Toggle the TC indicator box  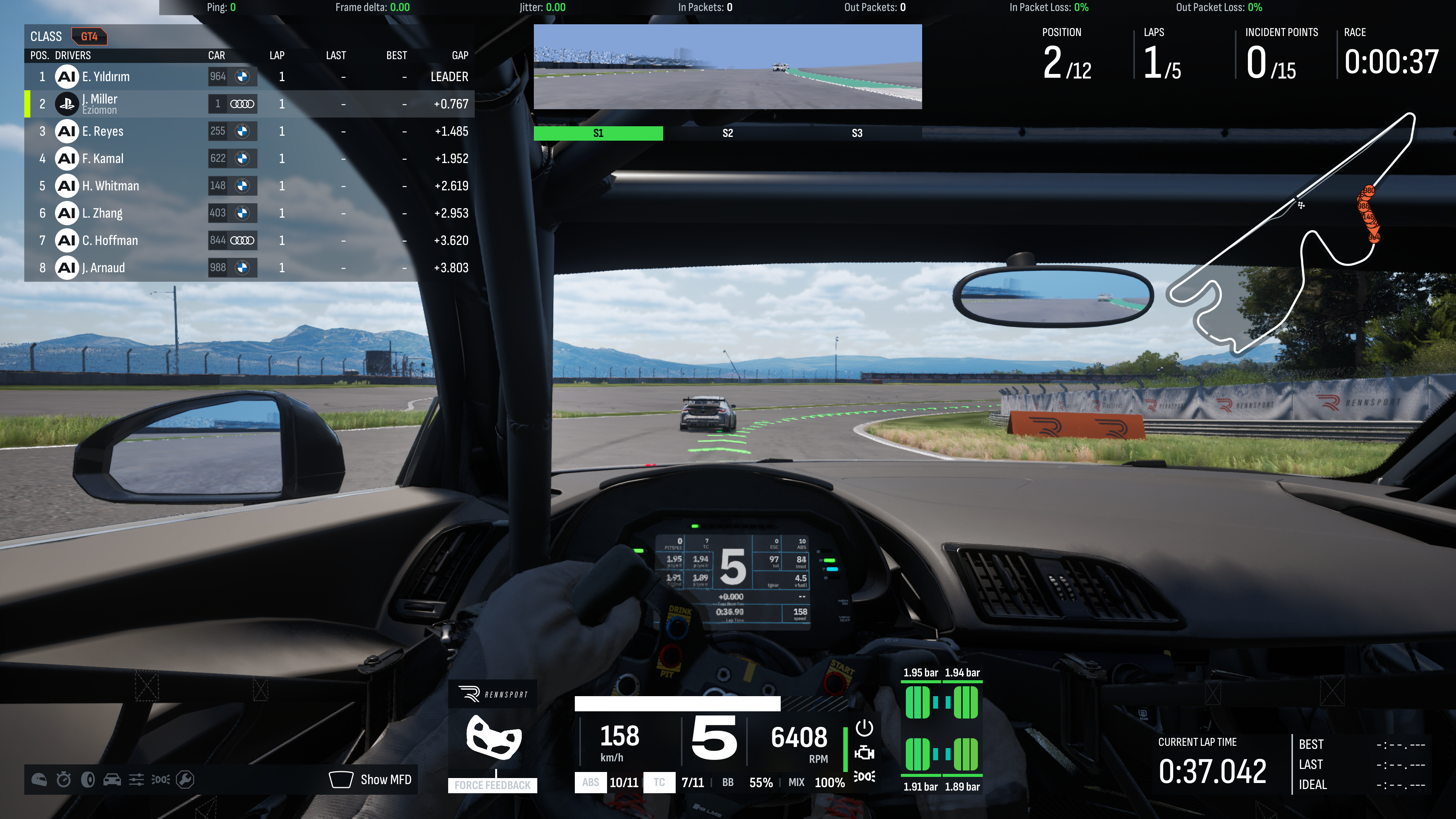[659, 782]
